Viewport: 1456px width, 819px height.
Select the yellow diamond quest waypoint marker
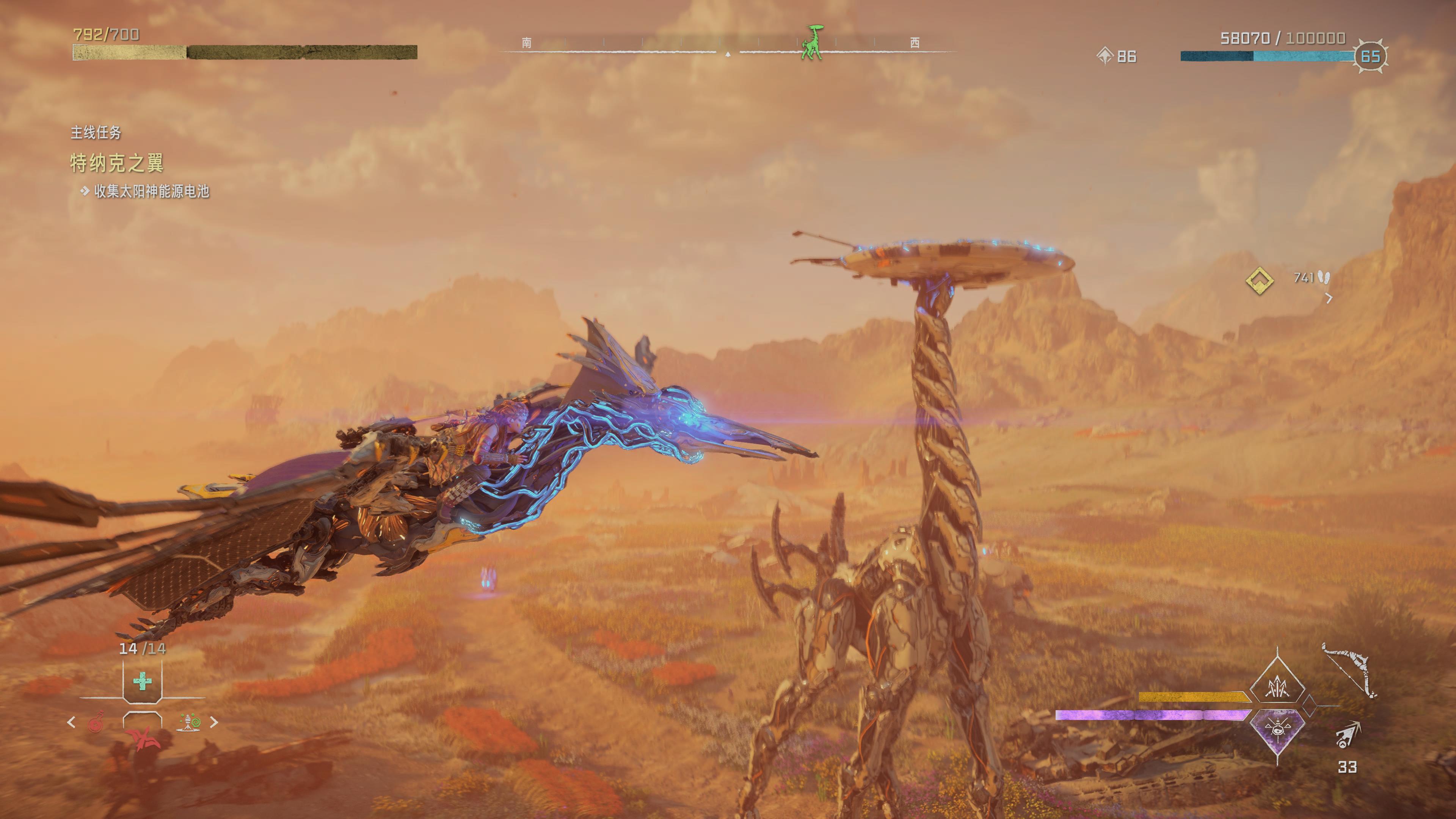pyautogui.click(x=1259, y=280)
